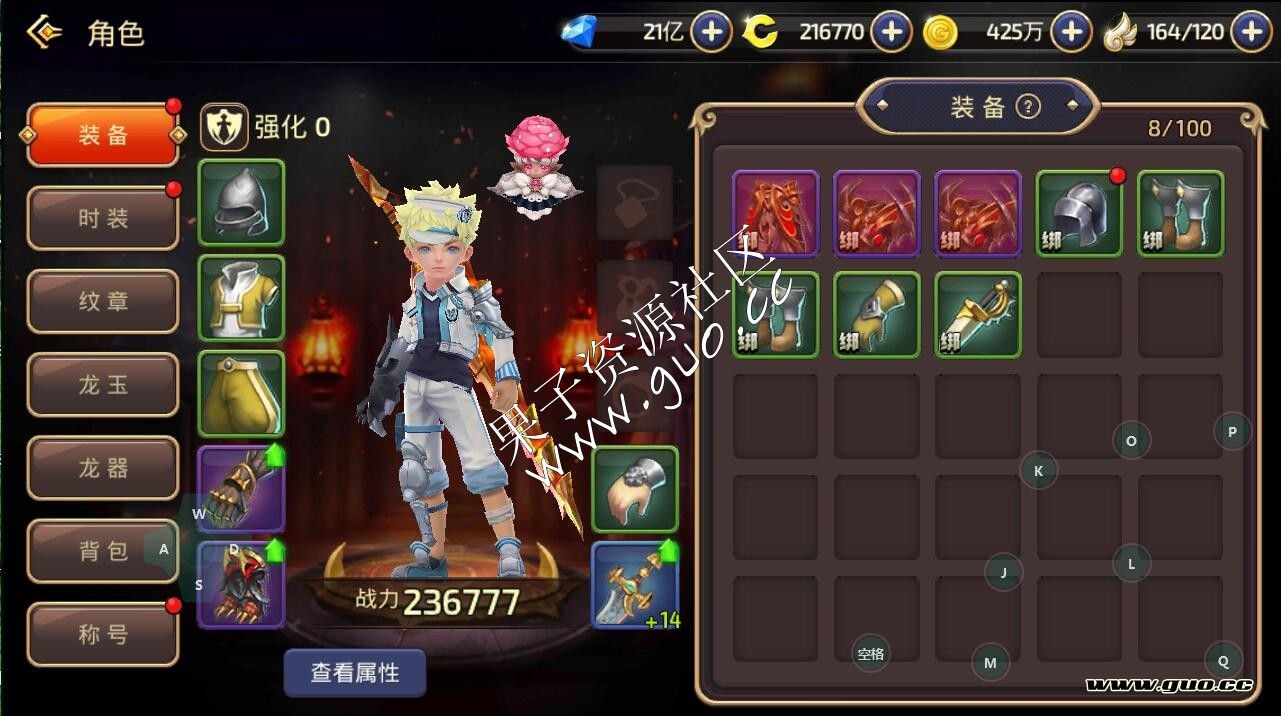Add more blue diamonds with plus button

click(711, 33)
